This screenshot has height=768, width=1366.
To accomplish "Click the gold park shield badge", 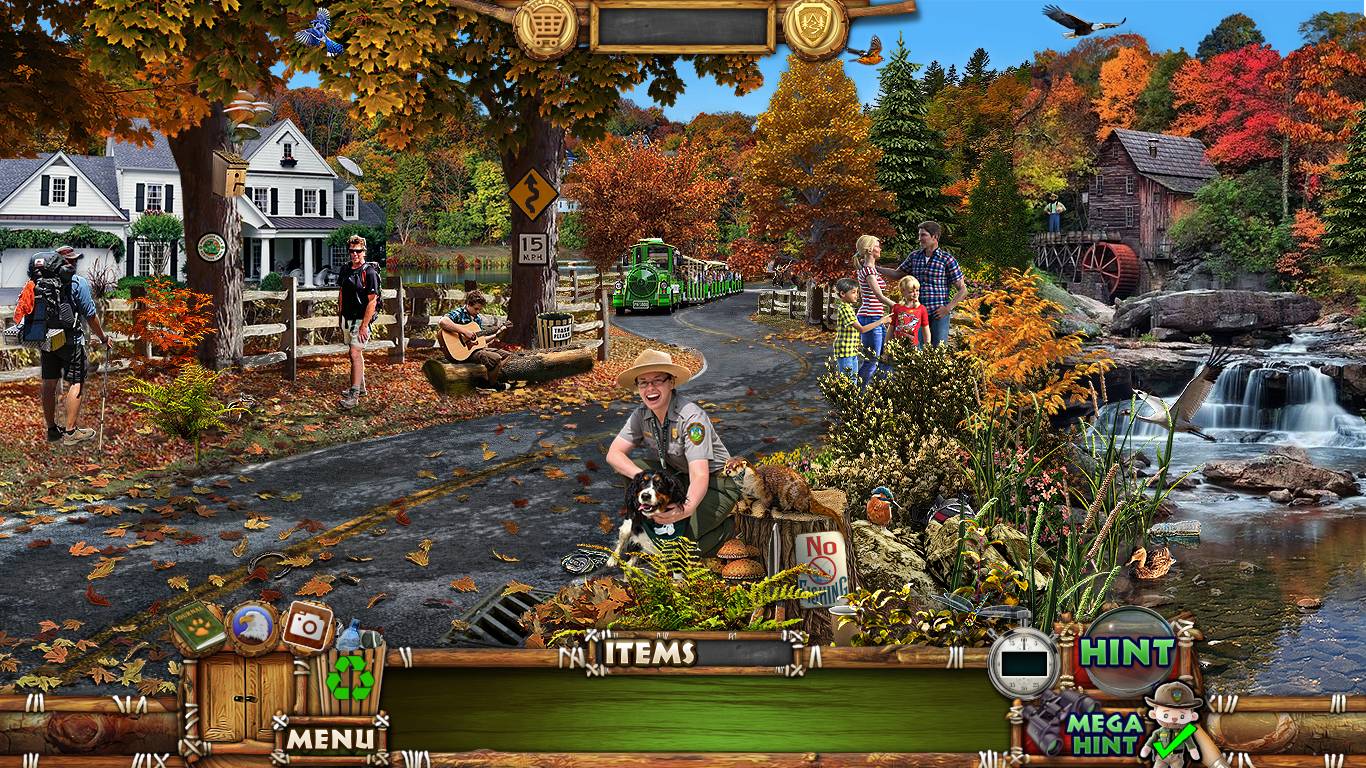I will tap(815, 24).
